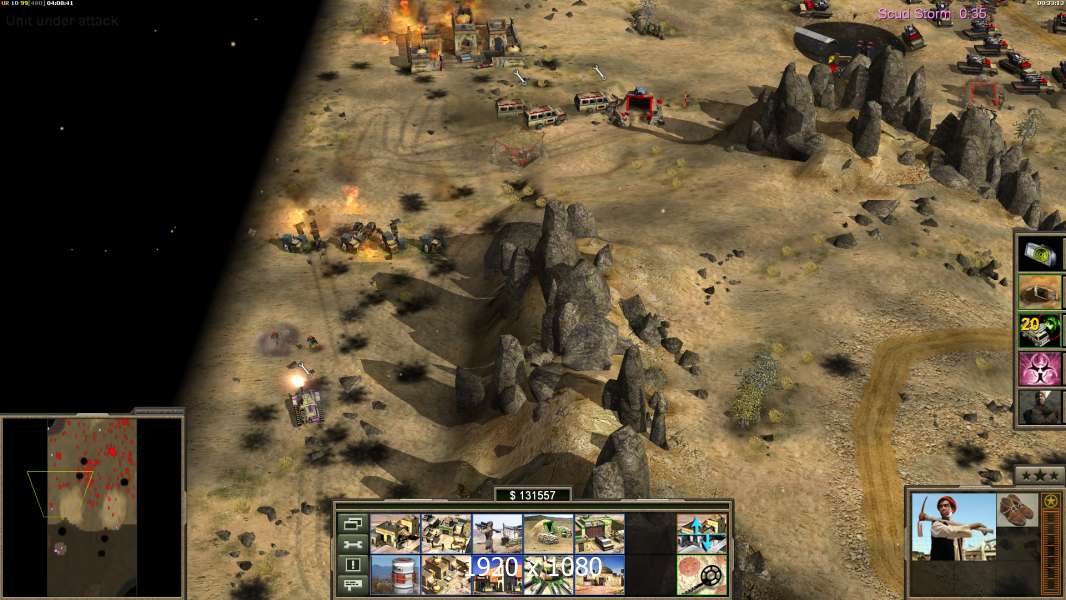Click the exclamation mark button
The height and width of the screenshot is (600, 1066).
click(351, 565)
